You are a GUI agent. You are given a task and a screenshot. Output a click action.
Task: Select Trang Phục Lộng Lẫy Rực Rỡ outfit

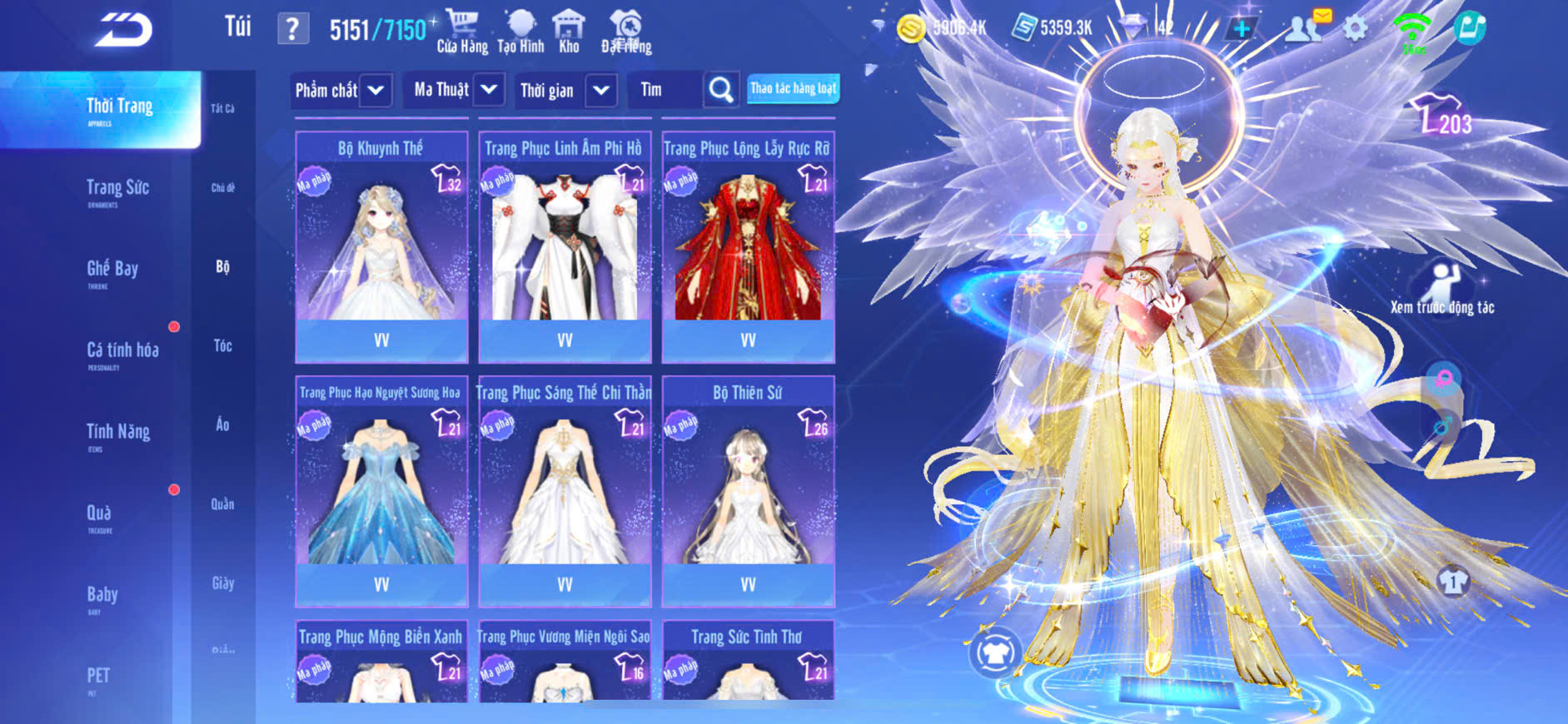(x=748, y=246)
